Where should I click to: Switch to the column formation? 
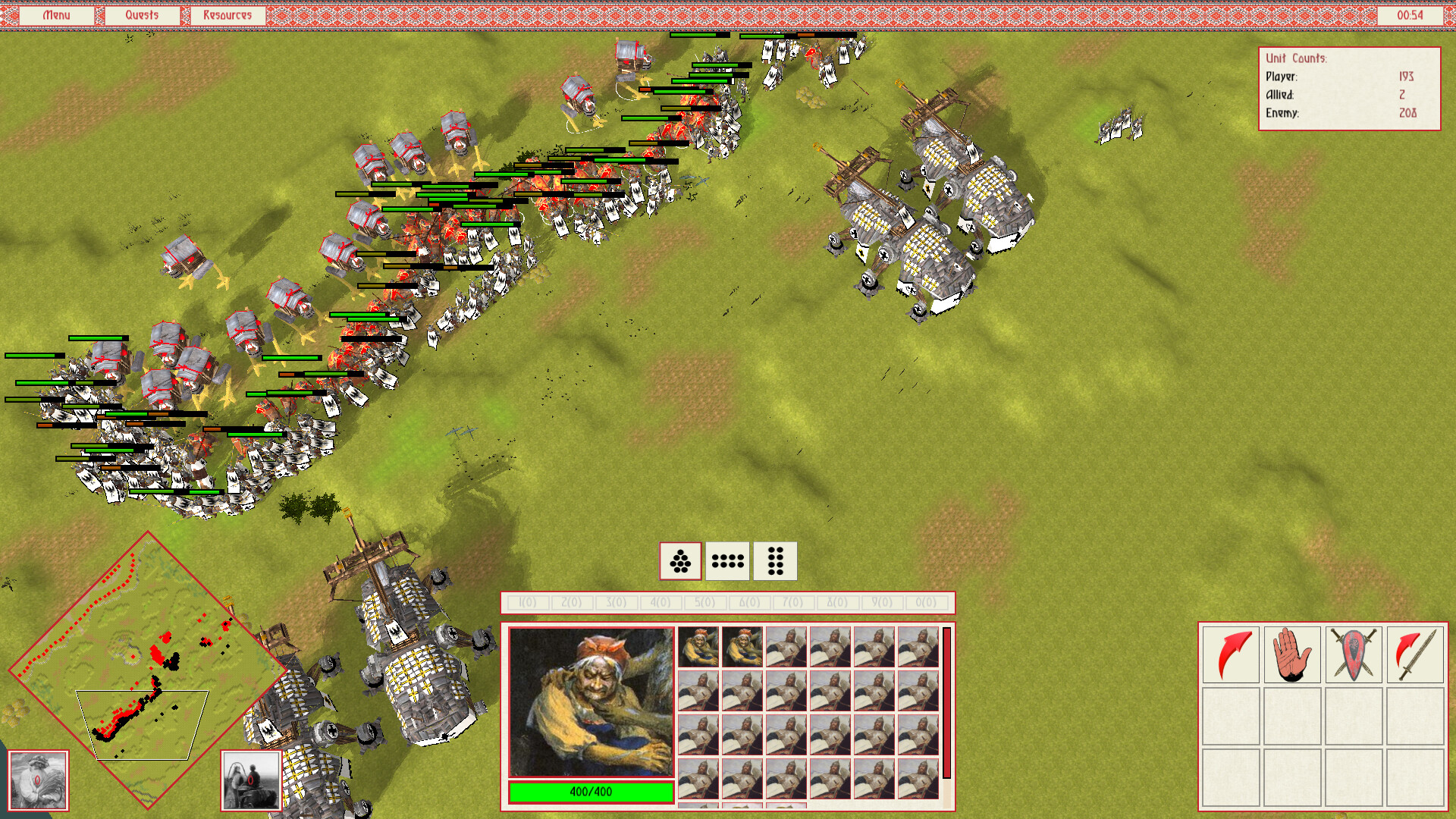click(x=776, y=561)
